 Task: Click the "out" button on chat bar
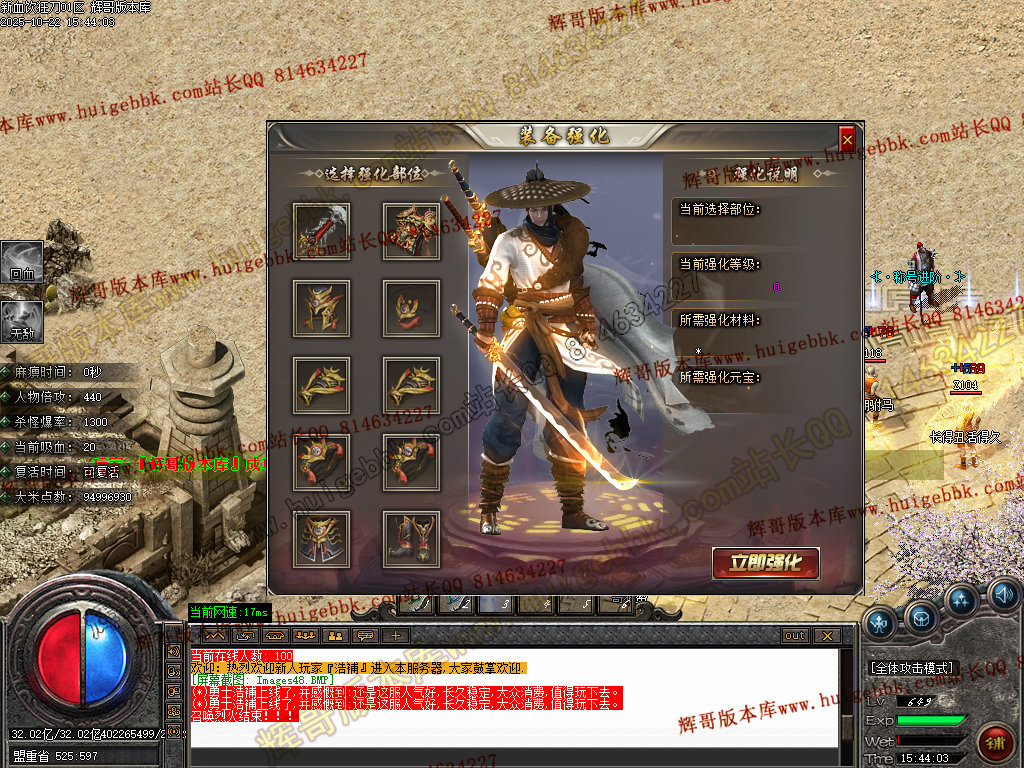coord(795,635)
